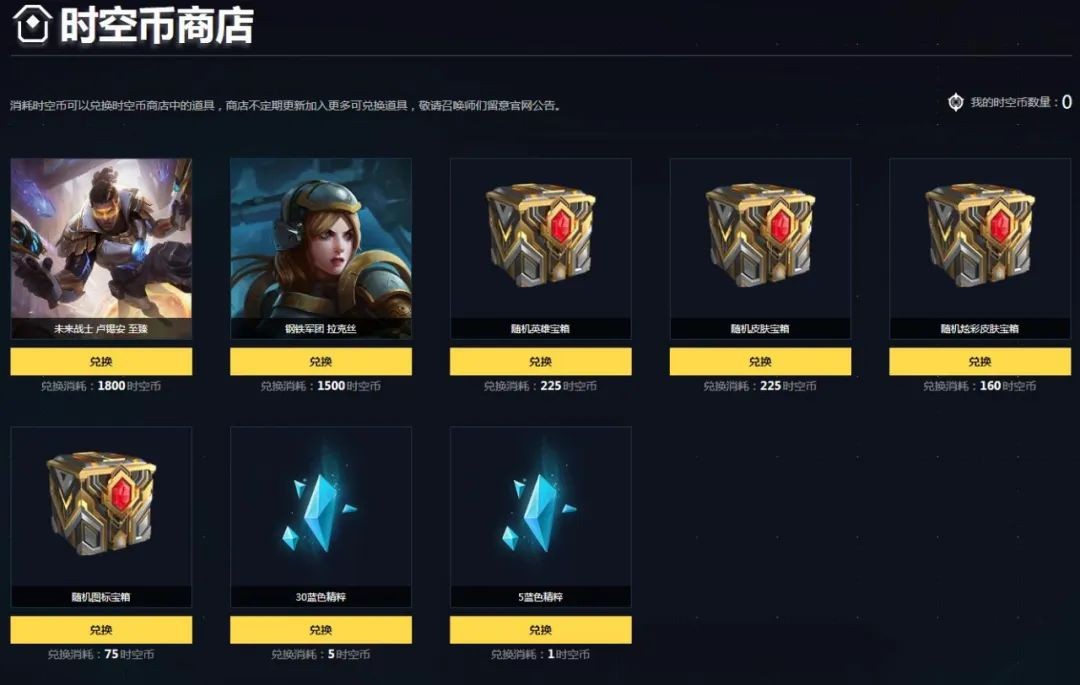Select the 随机英雄宝箱 chest picture

(x=540, y=237)
